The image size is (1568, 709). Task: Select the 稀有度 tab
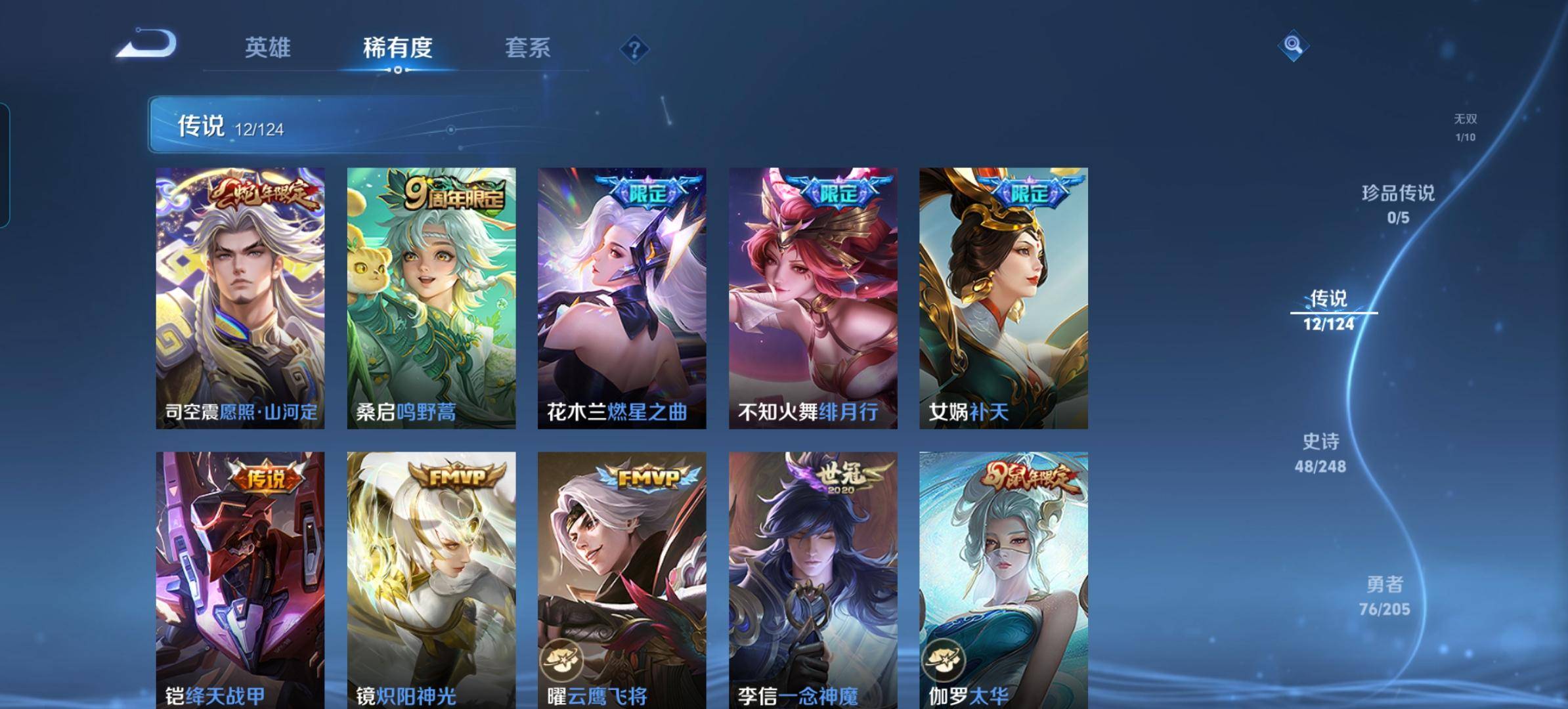tap(397, 48)
